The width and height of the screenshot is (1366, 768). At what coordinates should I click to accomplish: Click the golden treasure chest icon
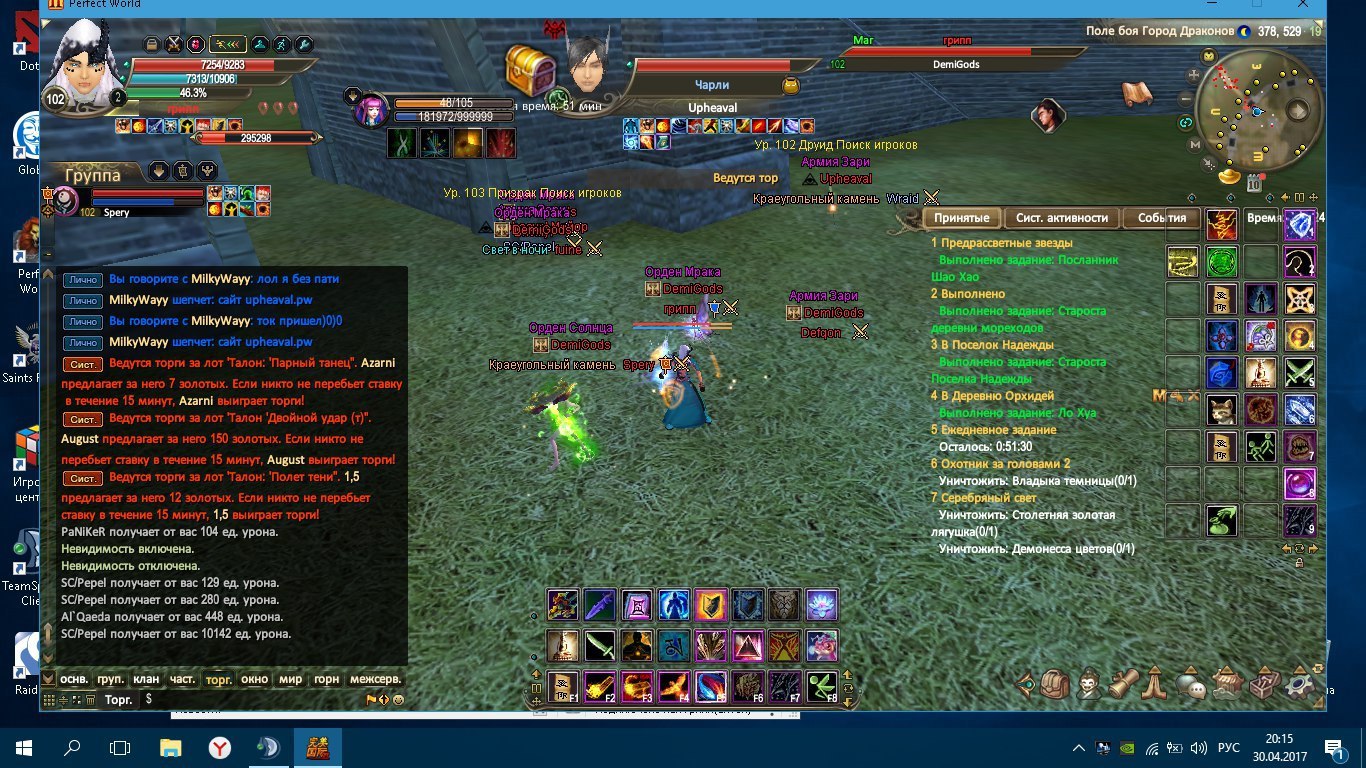coord(530,69)
